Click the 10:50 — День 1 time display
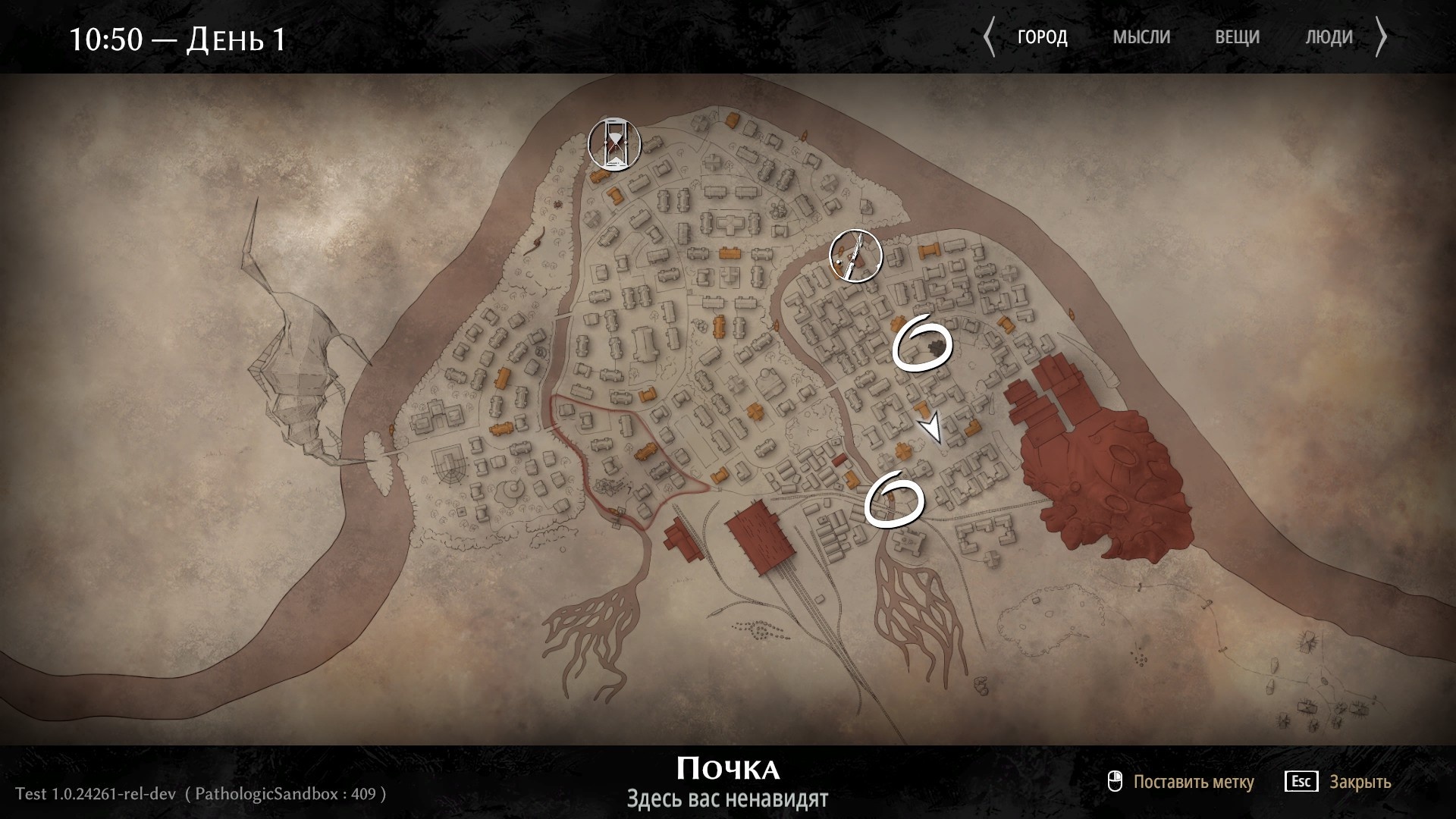The width and height of the screenshot is (1456, 819). 178,39
